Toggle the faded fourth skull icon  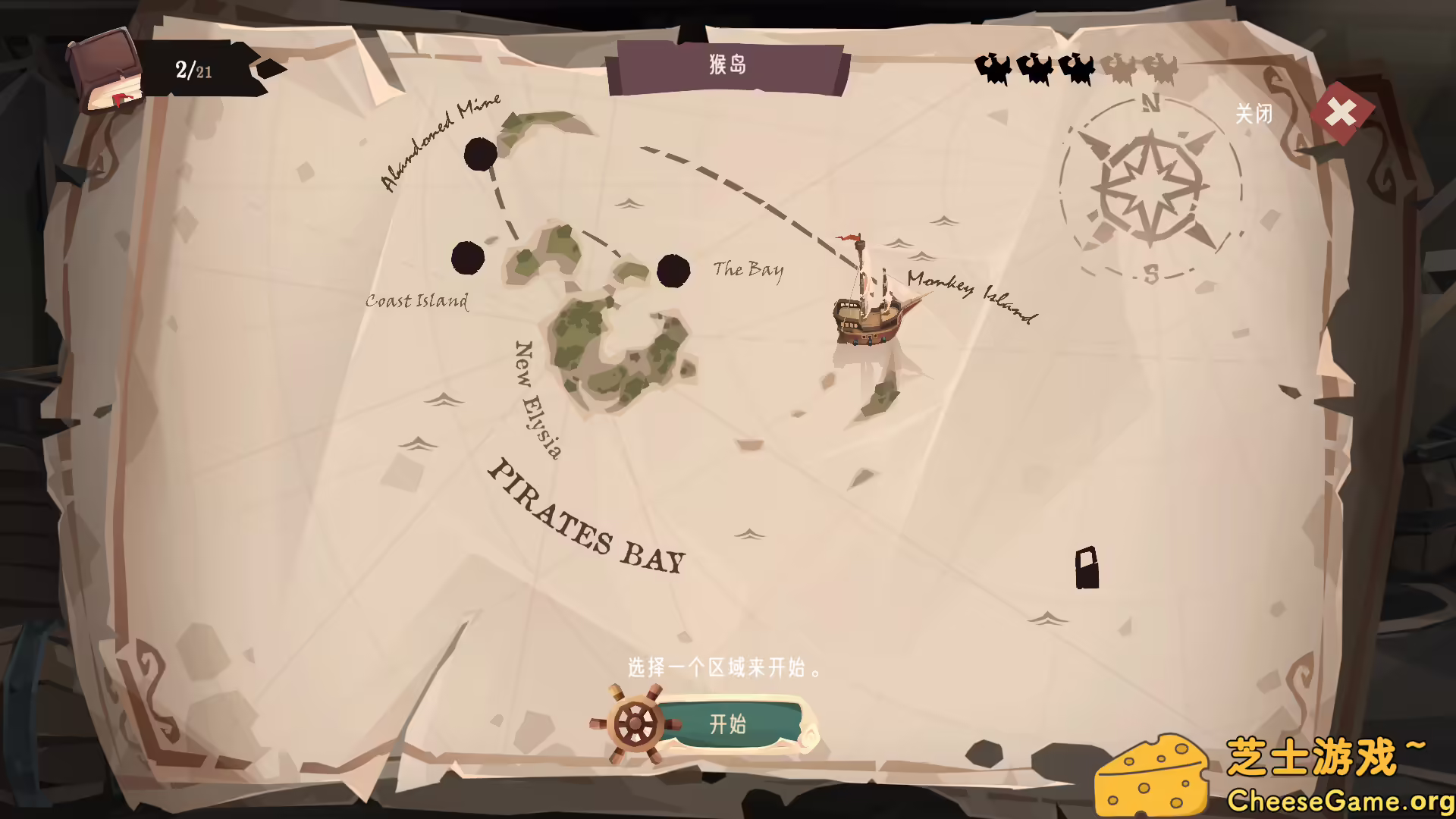tap(1119, 68)
